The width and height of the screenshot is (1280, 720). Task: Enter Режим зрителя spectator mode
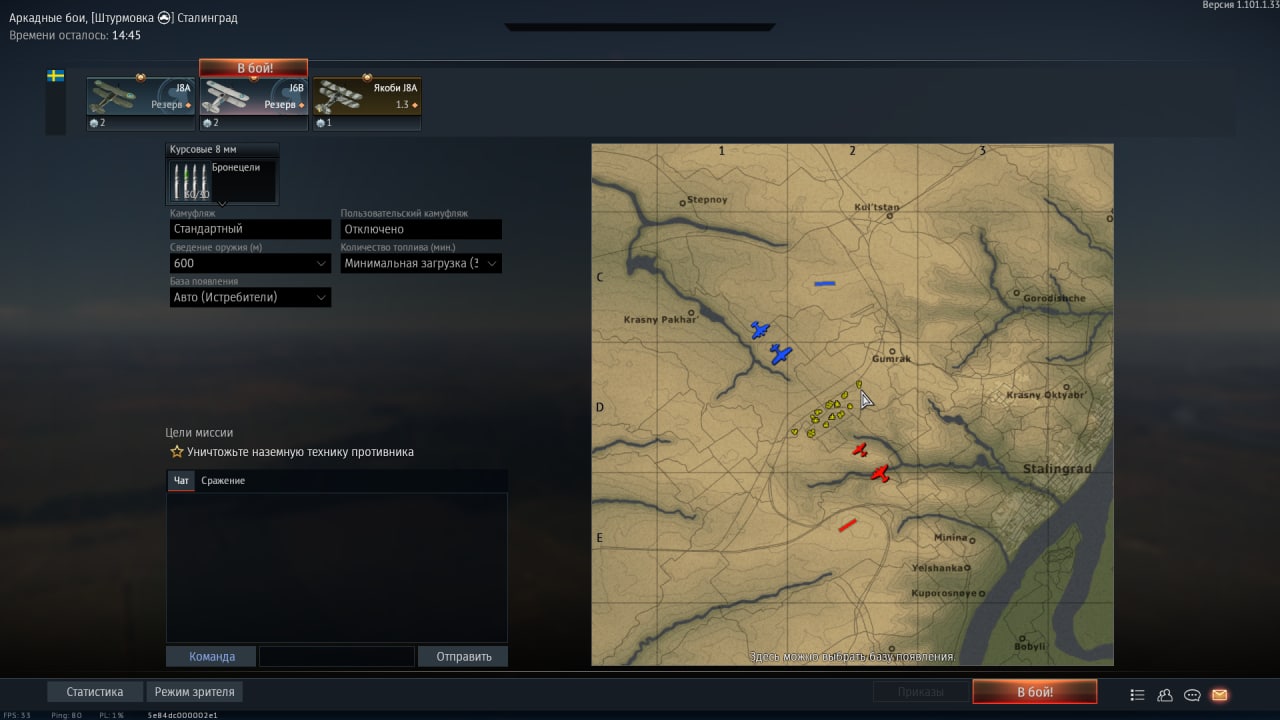(195, 692)
